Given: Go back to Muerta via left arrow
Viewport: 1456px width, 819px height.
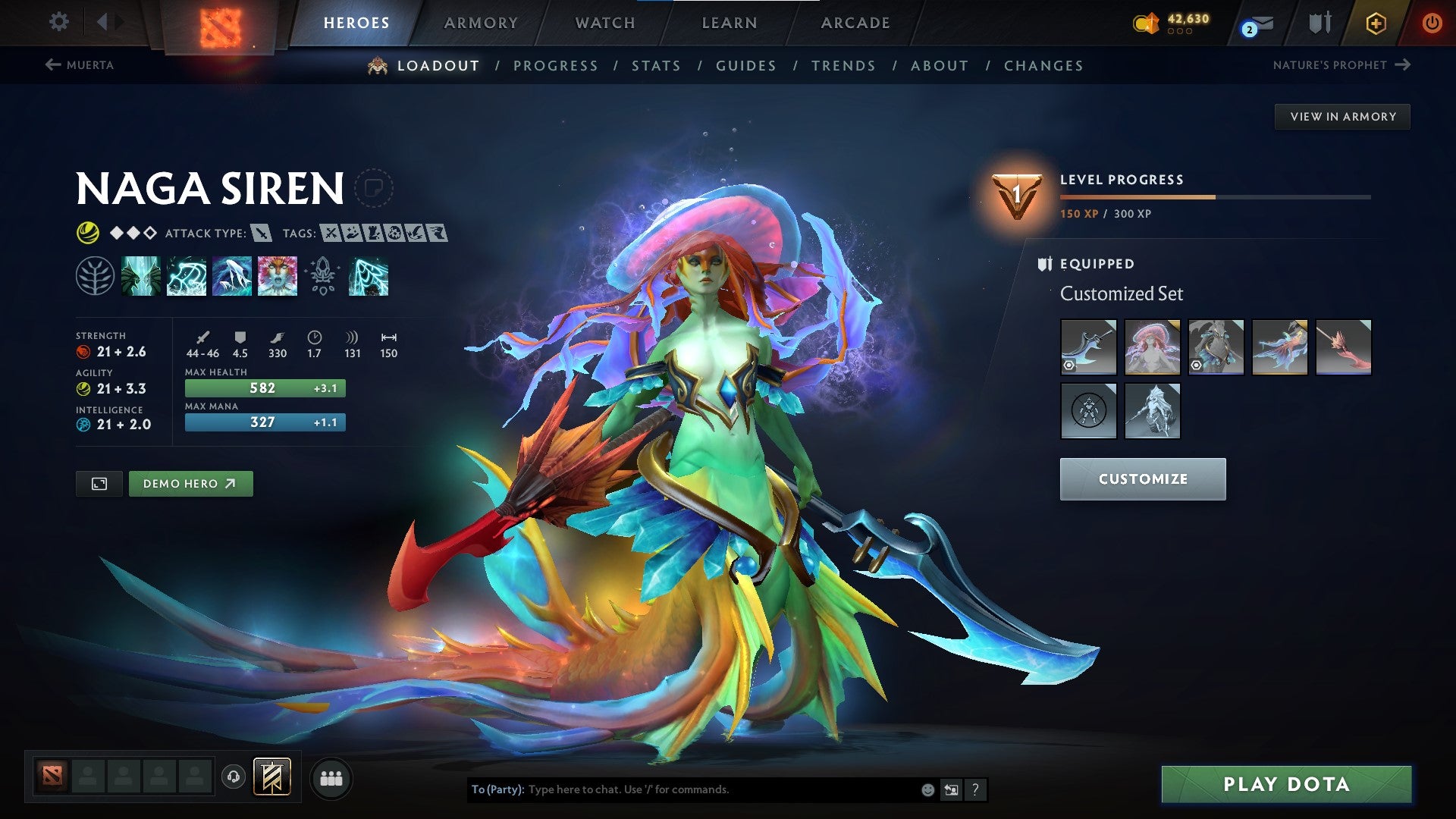Looking at the screenshot, I should click(x=53, y=65).
